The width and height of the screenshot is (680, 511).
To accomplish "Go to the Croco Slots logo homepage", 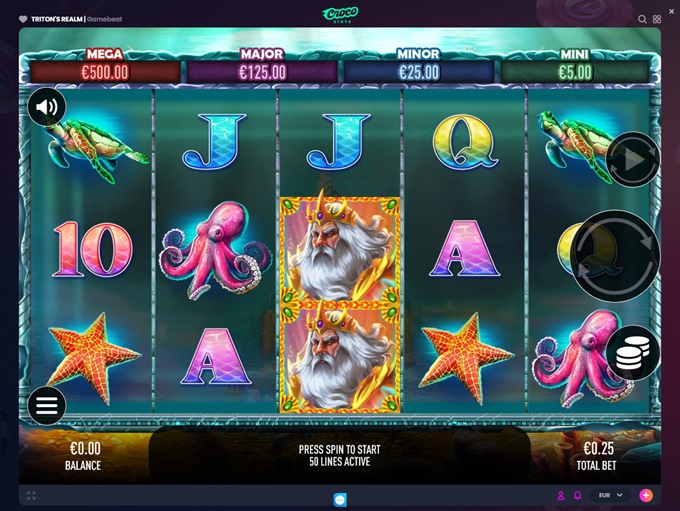I will pyautogui.click(x=340, y=13).
